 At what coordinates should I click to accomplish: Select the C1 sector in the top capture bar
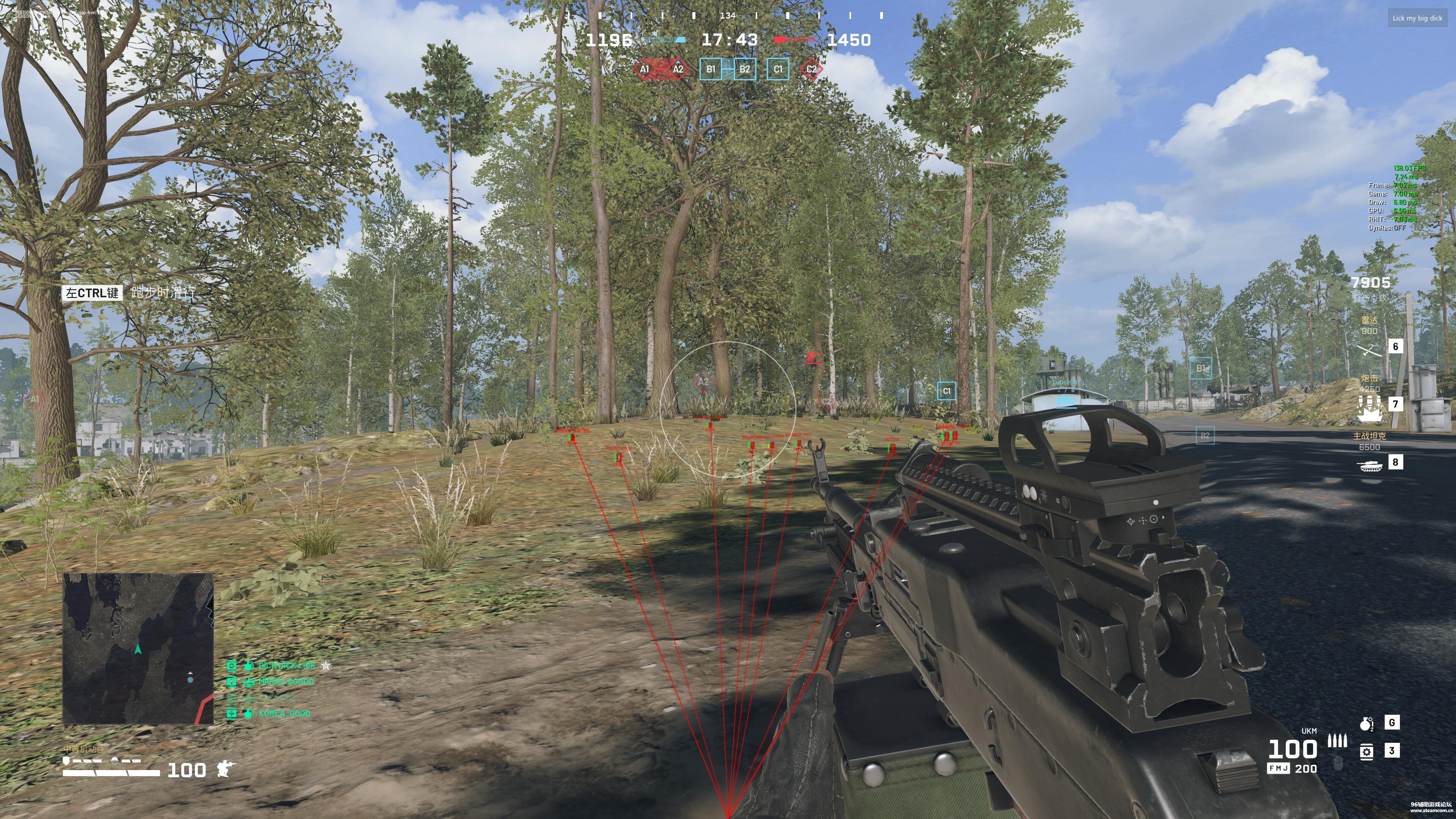coord(778,69)
